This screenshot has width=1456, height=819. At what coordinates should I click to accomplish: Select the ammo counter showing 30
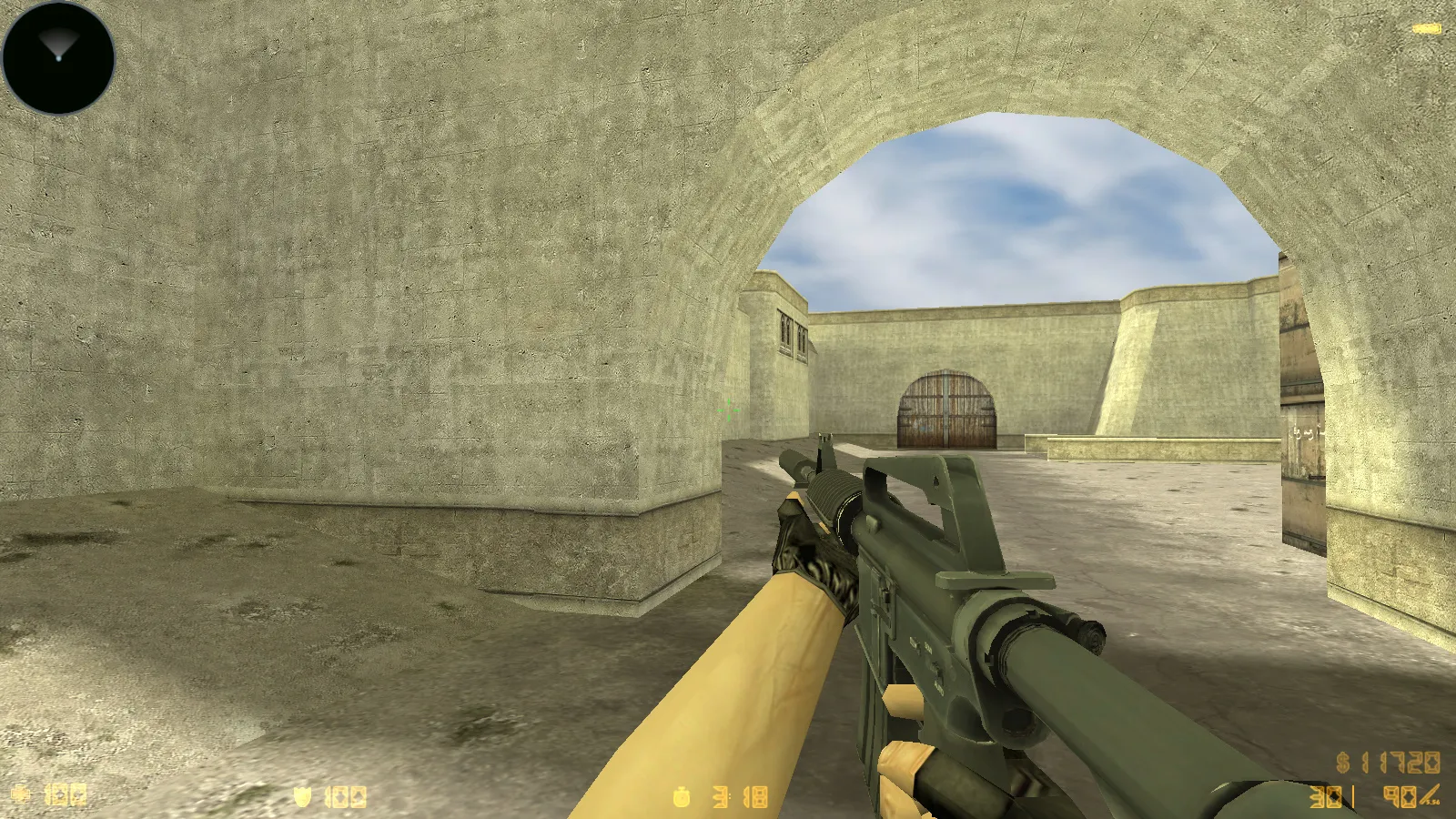tap(1325, 796)
